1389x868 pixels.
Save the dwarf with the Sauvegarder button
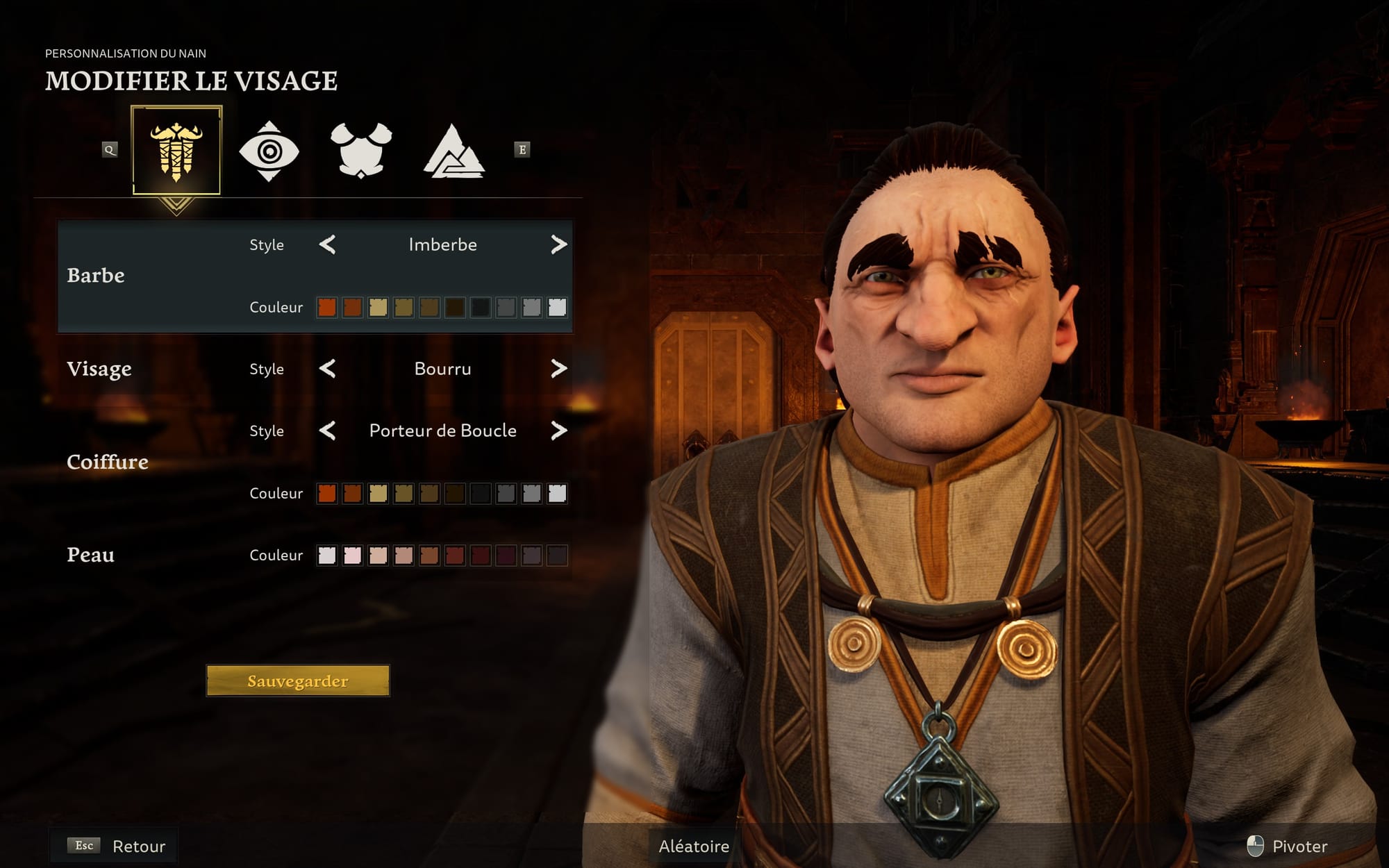[x=298, y=681]
